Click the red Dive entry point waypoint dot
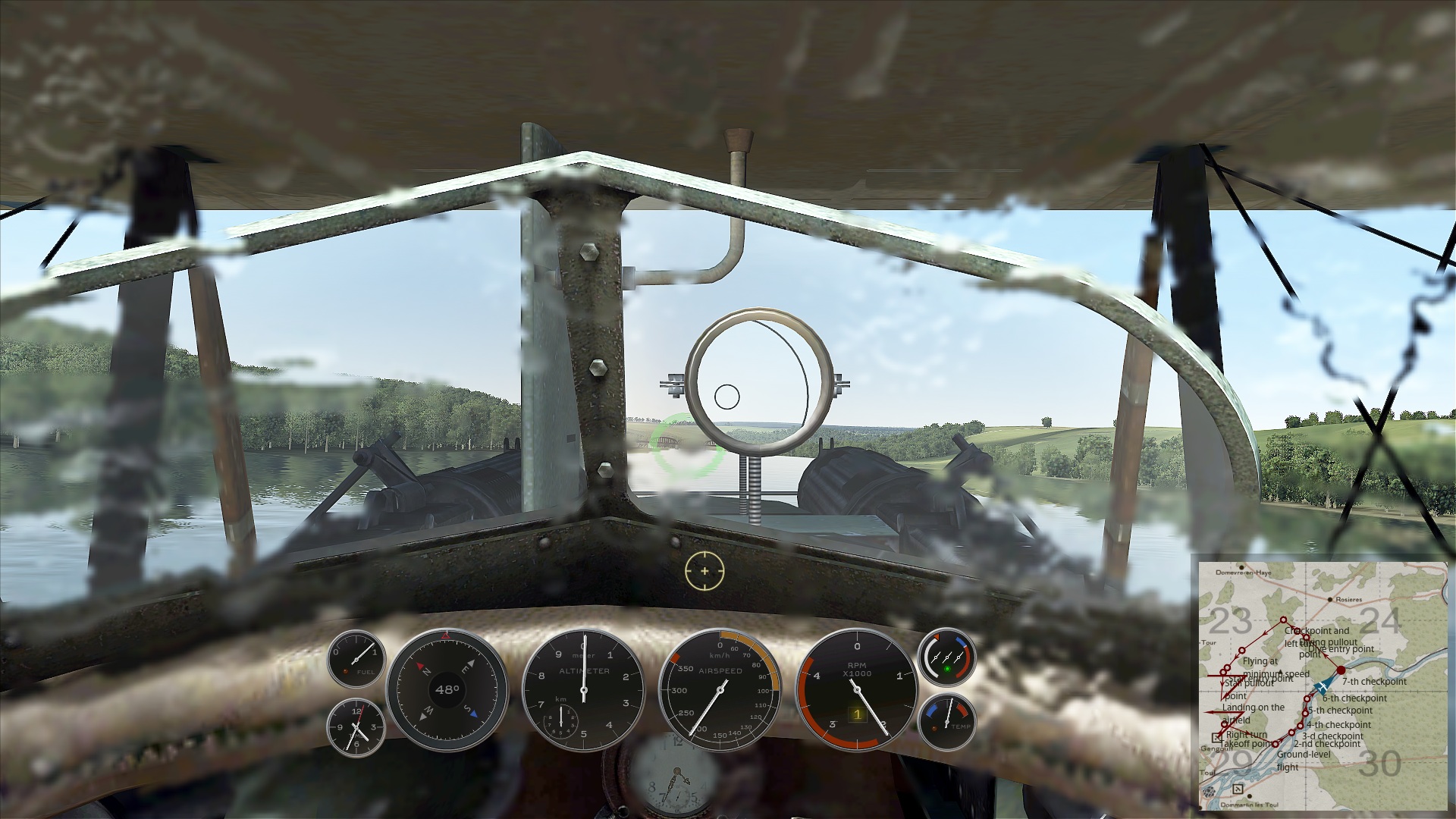1456x819 pixels. click(1341, 670)
